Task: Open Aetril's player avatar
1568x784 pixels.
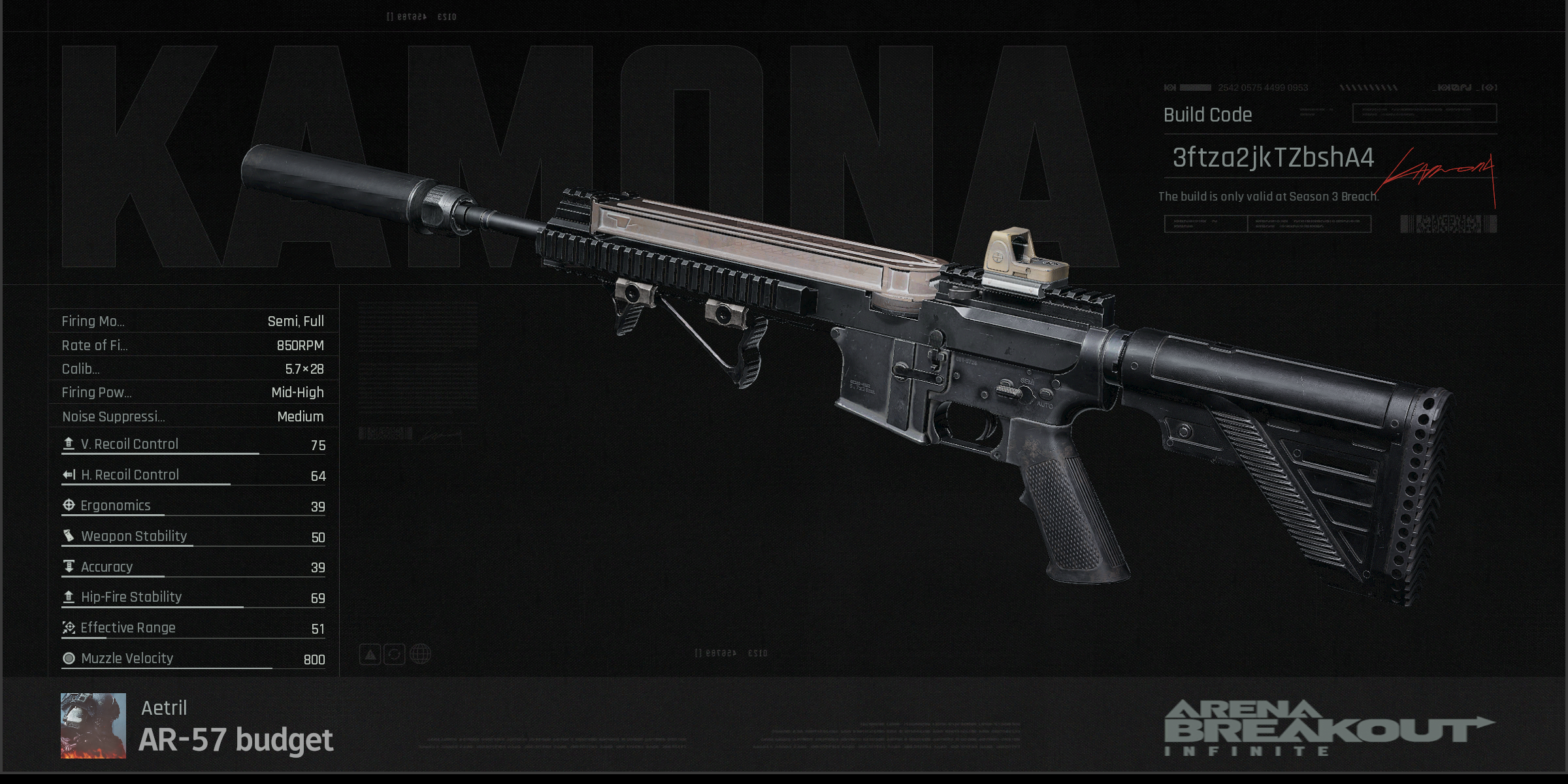Action: click(93, 725)
